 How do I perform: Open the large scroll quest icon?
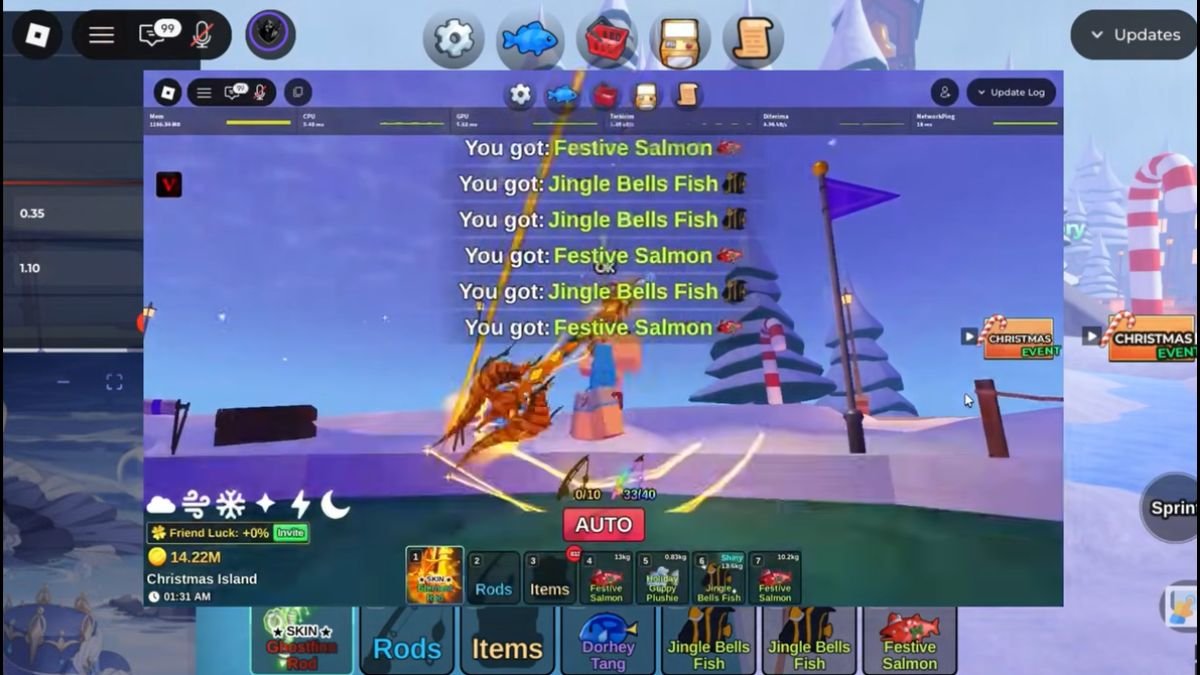click(752, 39)
